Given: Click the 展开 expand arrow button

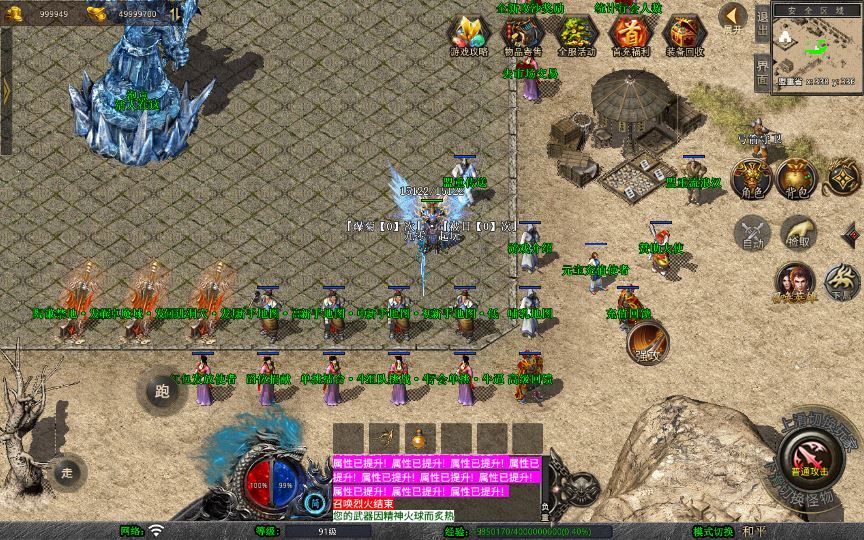Looking at the screenshot, I should click(733, 17).
